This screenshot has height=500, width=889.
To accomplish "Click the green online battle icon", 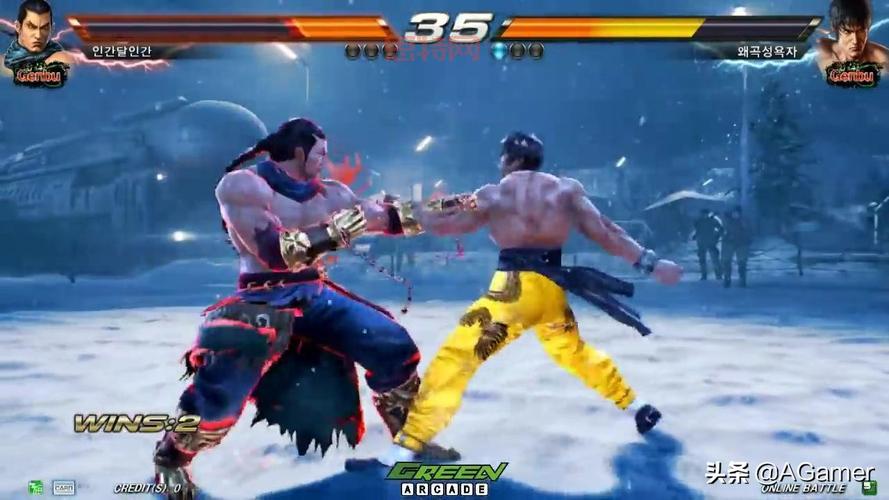I will pyautogui.click(x=869, y=487).
